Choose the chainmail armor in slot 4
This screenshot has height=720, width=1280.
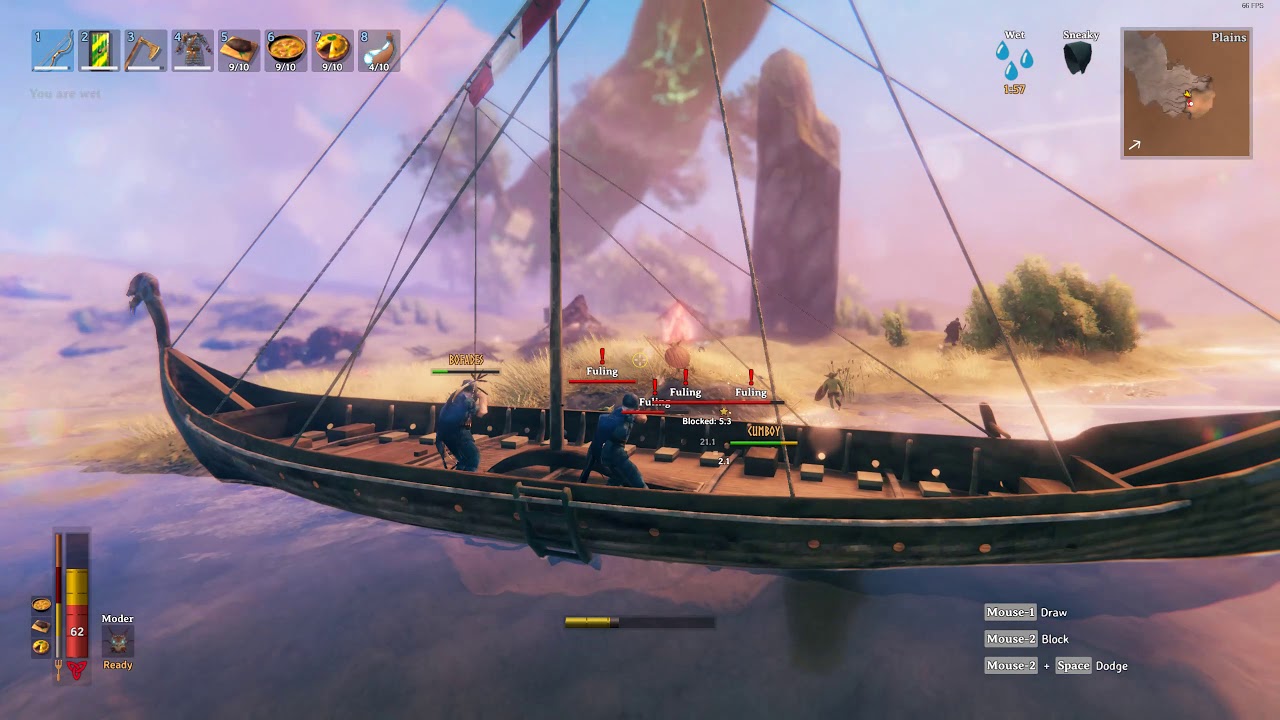(x=192, y=51)
